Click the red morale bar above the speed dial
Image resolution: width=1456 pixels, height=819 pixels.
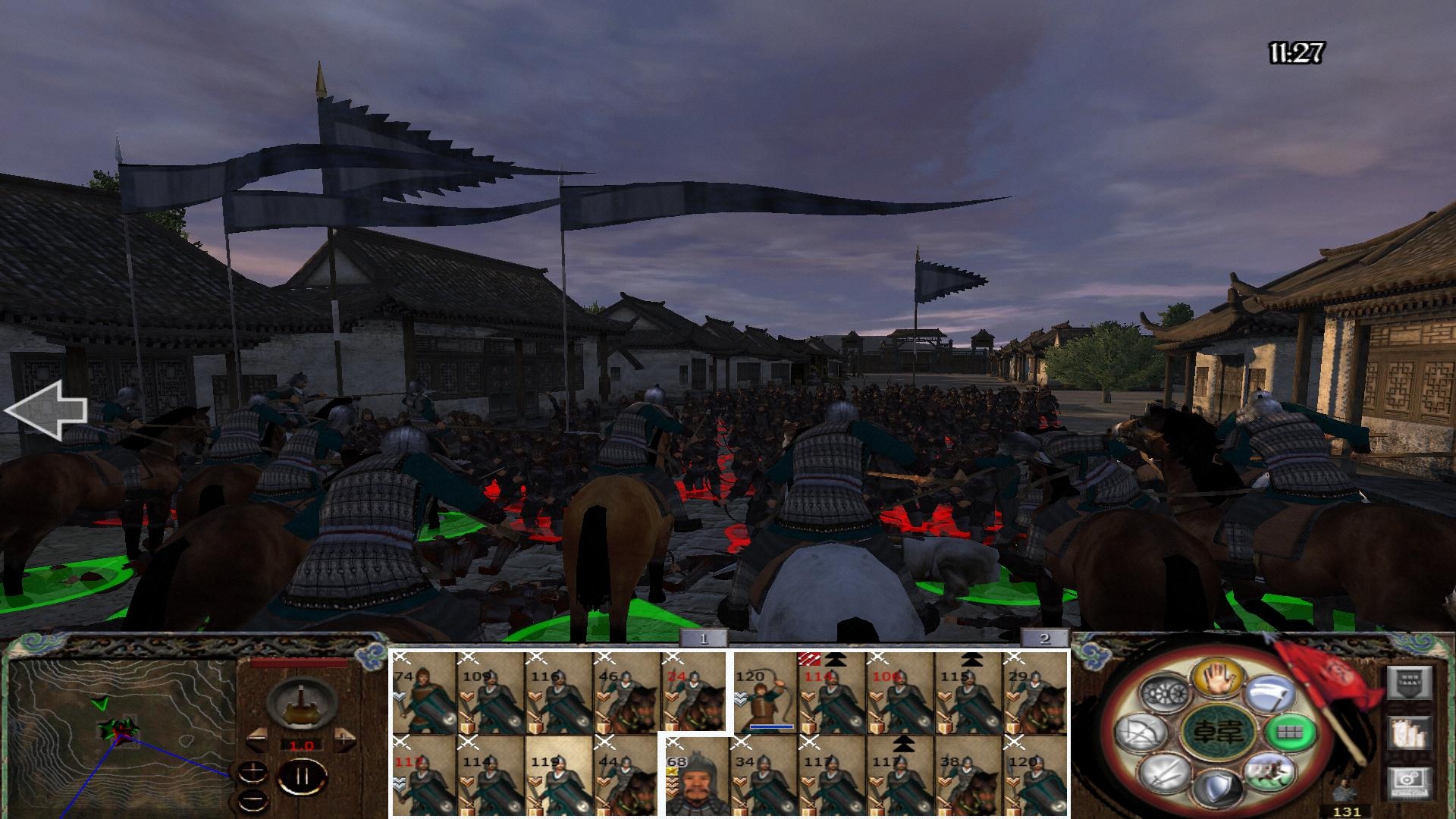coord(297,663)
